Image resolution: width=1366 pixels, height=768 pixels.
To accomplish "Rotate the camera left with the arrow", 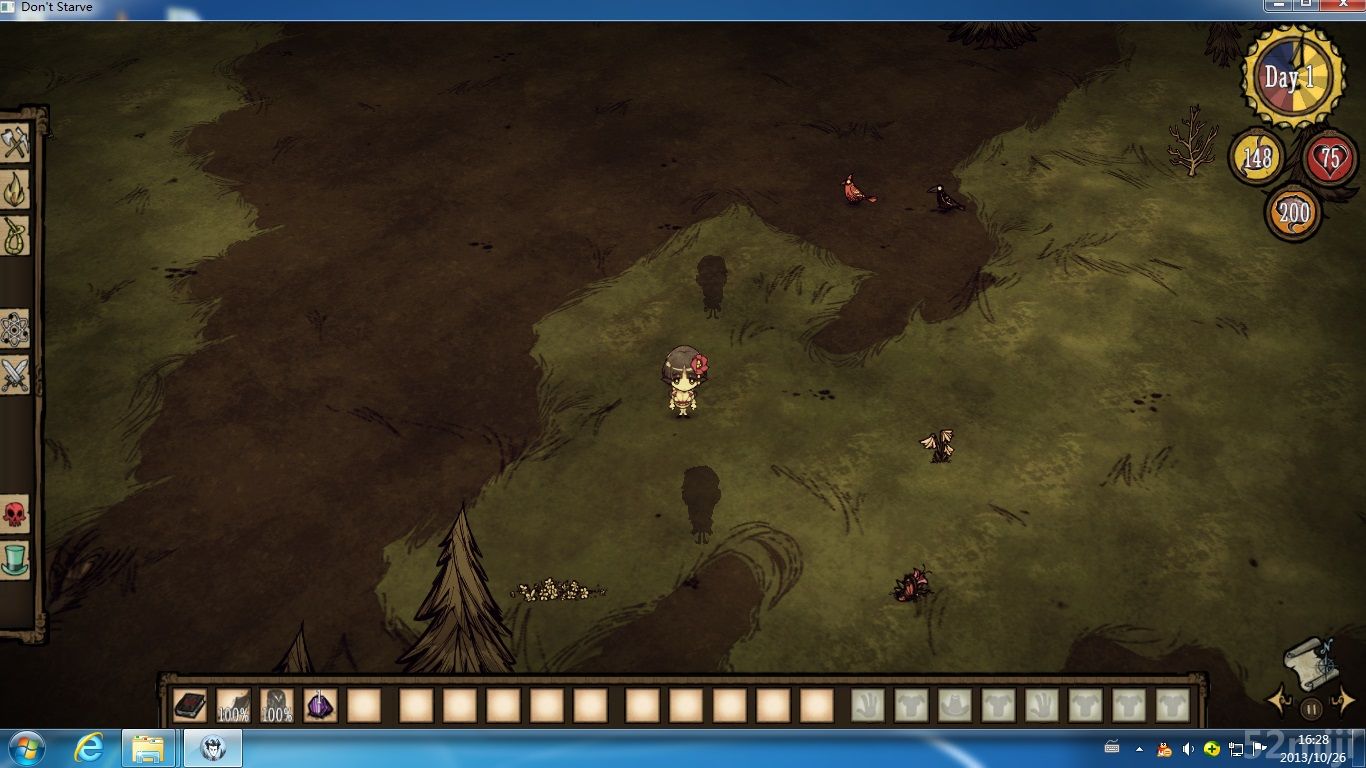I will pyautogui.click(x=1279, y=700).
